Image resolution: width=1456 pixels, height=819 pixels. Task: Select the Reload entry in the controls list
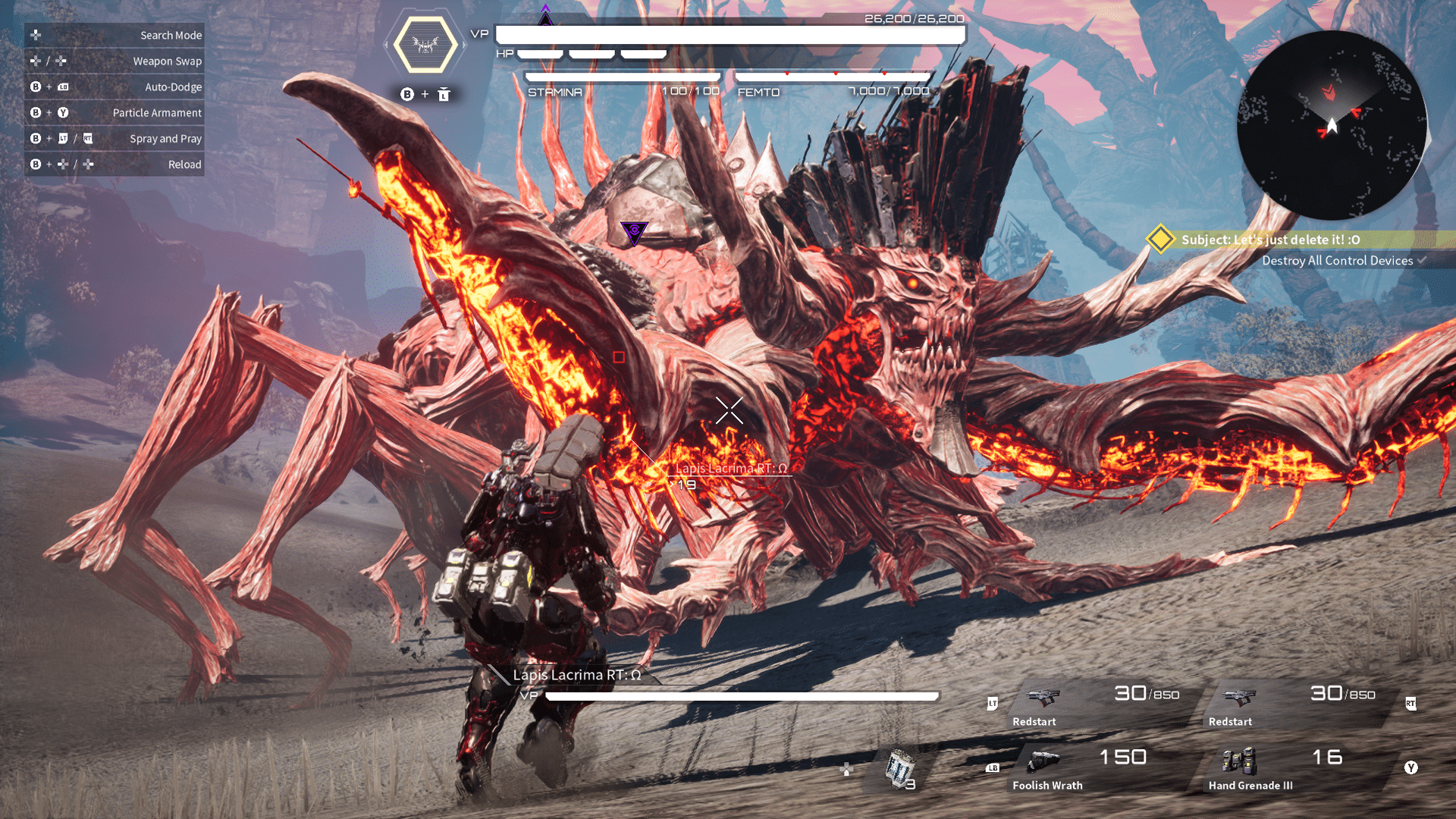(114, 164)
